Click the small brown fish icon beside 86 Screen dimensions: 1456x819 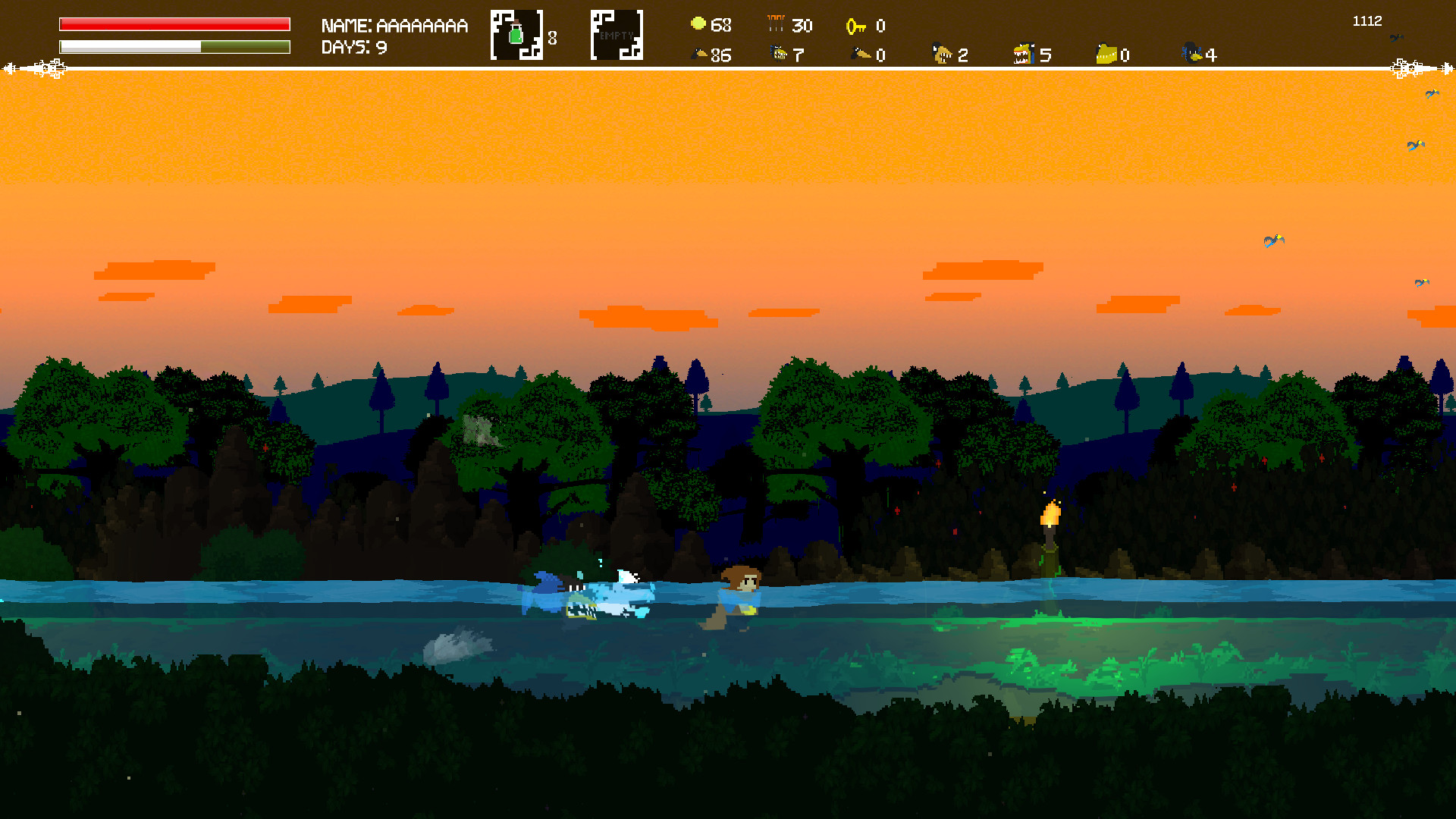(699, 54)
